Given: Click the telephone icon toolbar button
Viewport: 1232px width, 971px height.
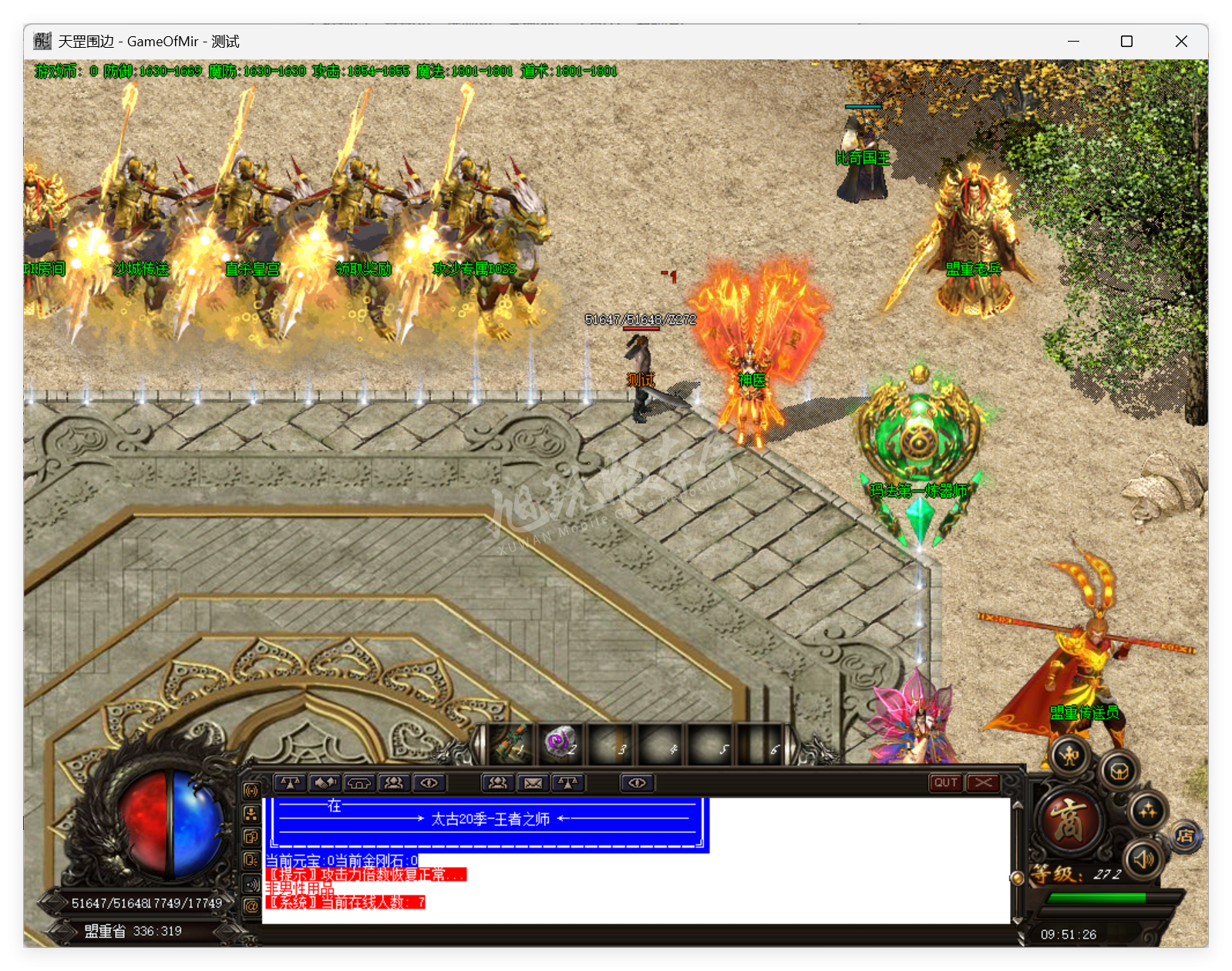Looking at the screenshot, I should [359, 783].
